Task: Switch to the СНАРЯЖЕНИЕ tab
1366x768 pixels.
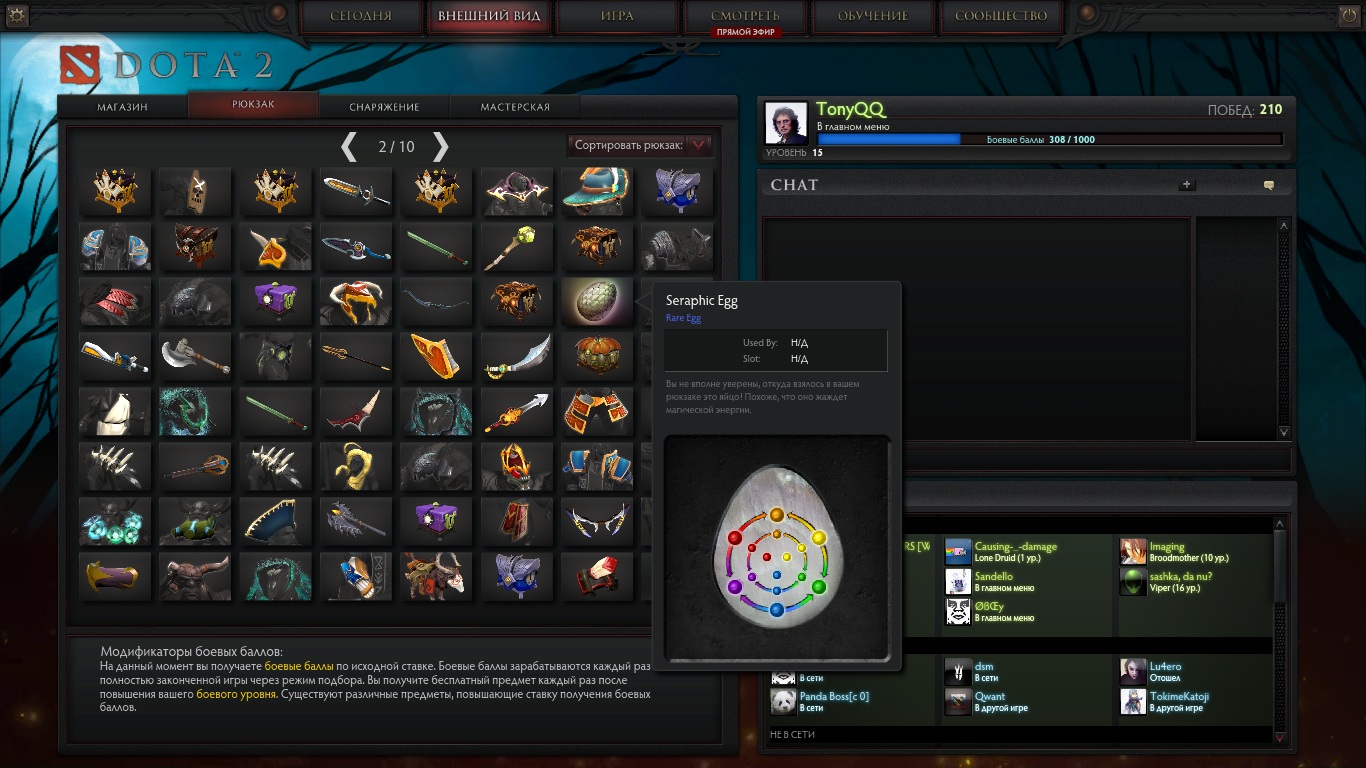Action: pos(384,107)
